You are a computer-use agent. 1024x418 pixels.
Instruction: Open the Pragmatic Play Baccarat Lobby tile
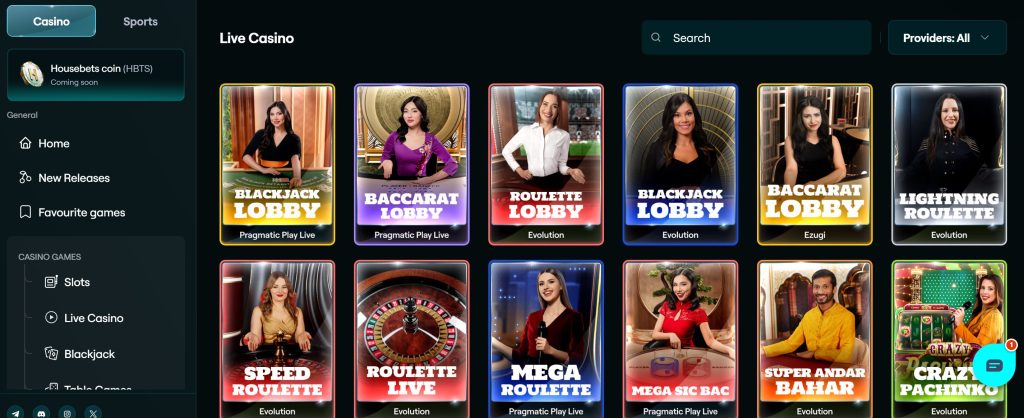point(412,163)
